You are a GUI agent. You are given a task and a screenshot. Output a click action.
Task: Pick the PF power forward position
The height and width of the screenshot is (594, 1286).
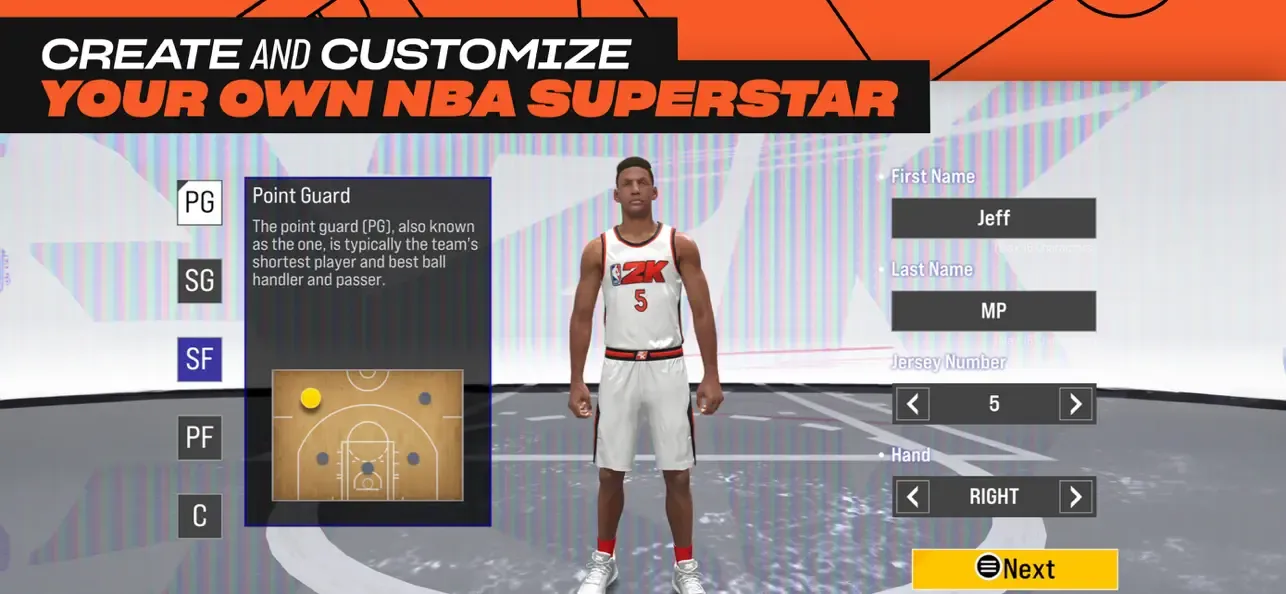click(x=199, y=438)
